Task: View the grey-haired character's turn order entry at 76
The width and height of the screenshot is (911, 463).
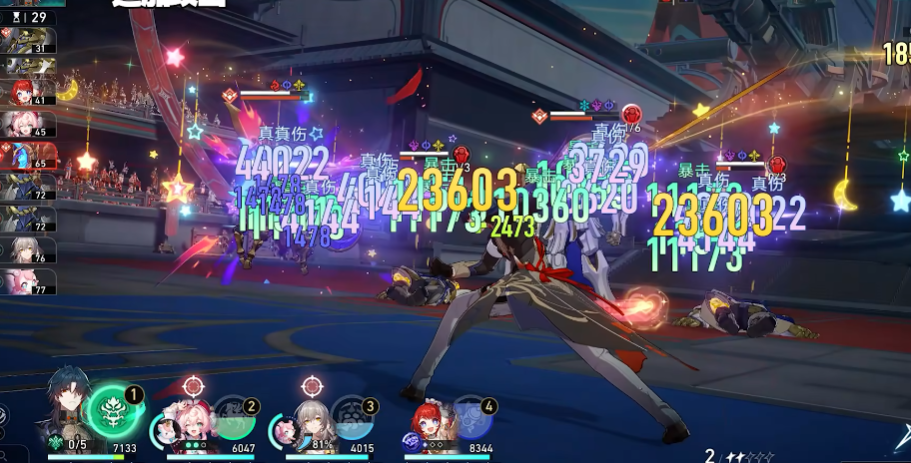Action: 28,250
